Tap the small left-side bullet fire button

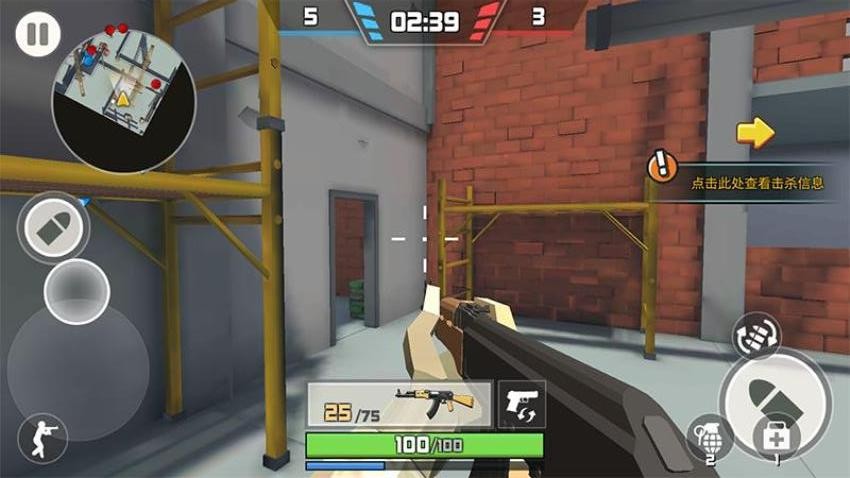54,228
